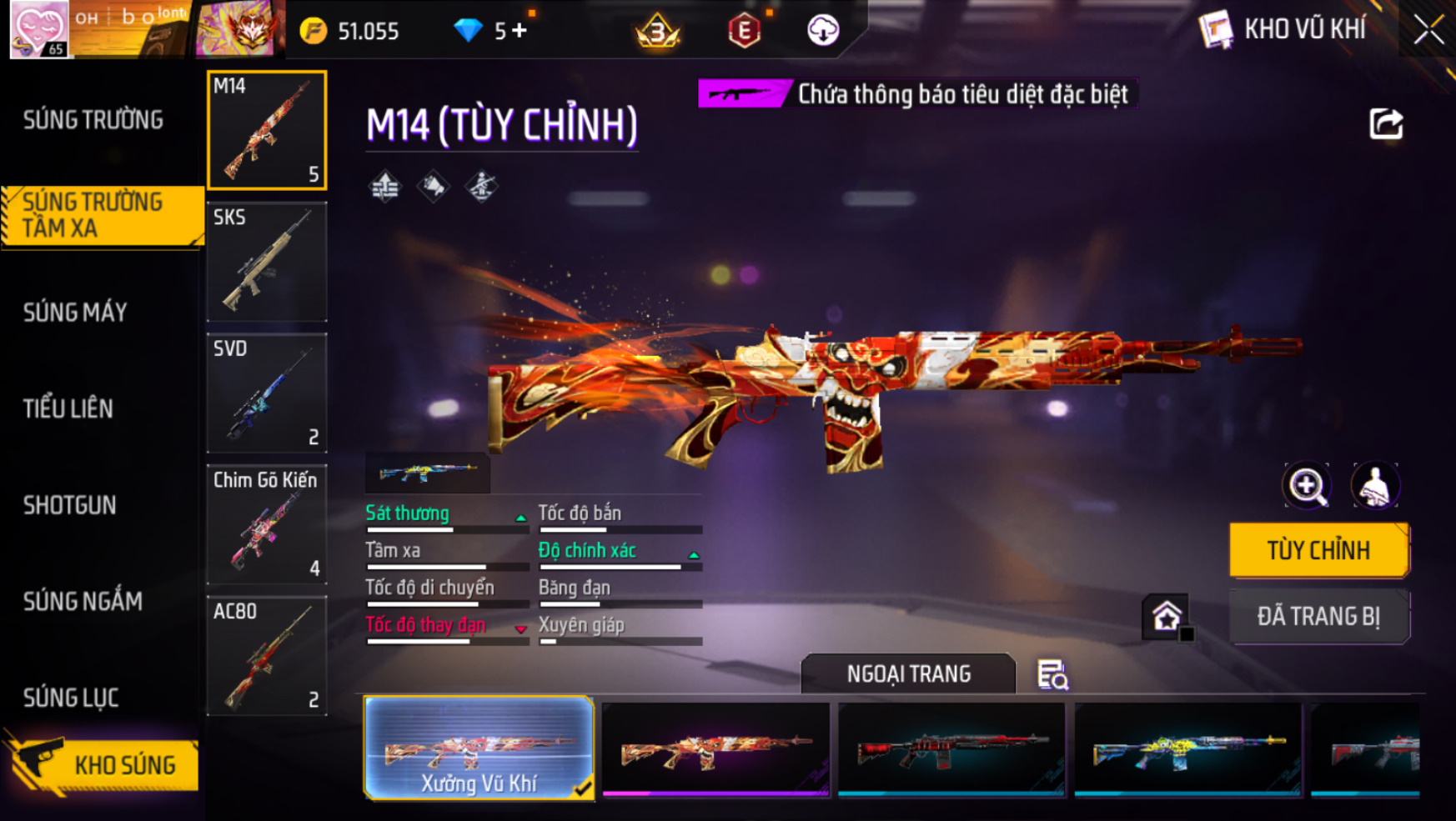Choose the Chim Gõ Kiến weapon
The image size is (1456, 821).
[x=267, y=524]
